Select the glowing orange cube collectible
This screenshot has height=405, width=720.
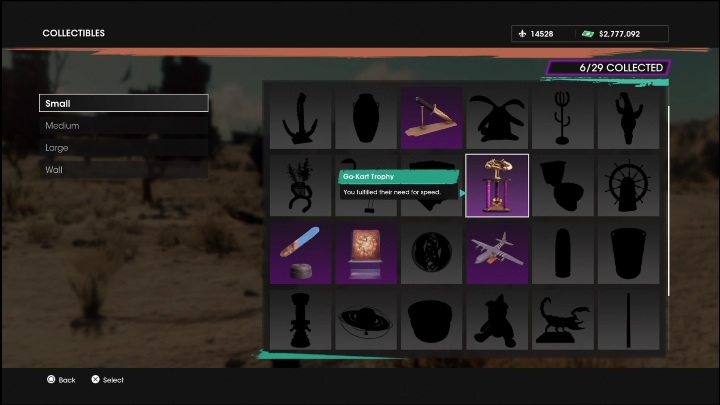pyautogui.click(x=365, y=252)
